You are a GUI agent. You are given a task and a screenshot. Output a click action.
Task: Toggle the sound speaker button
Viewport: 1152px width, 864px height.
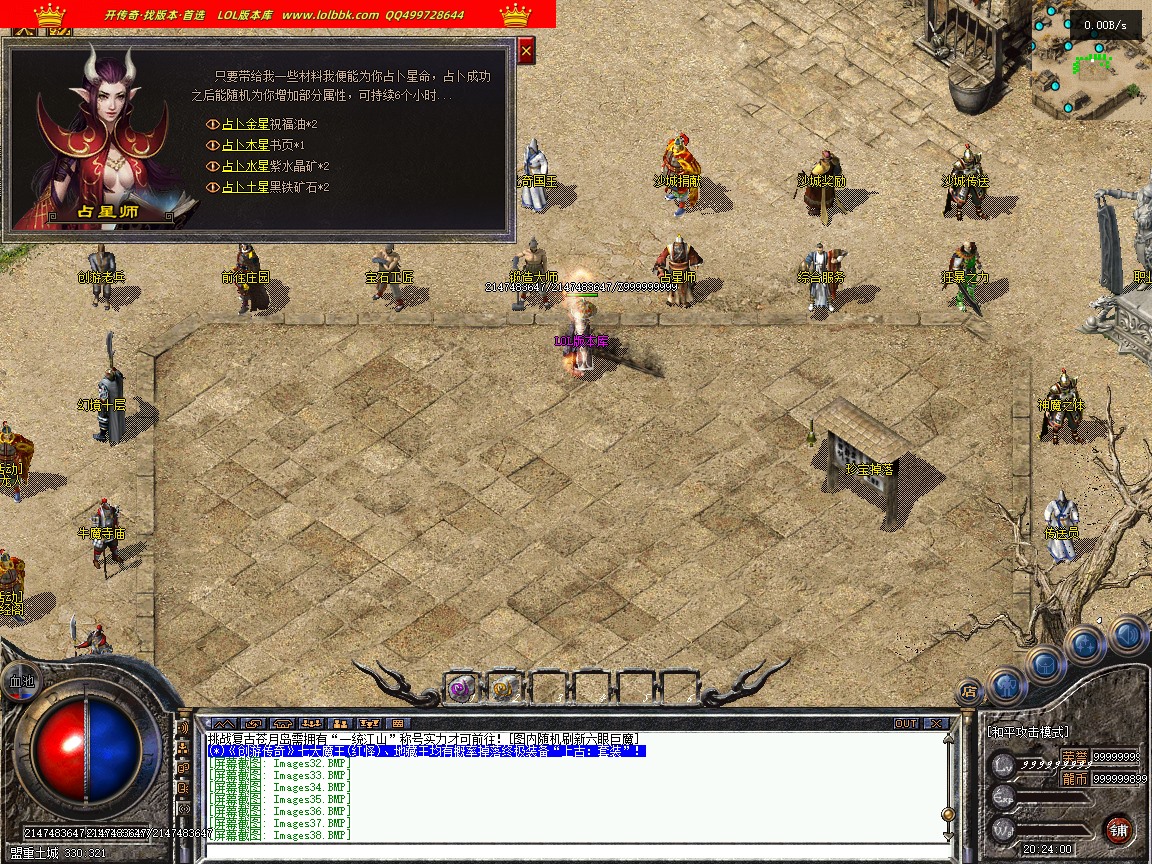pos(1125,634)
